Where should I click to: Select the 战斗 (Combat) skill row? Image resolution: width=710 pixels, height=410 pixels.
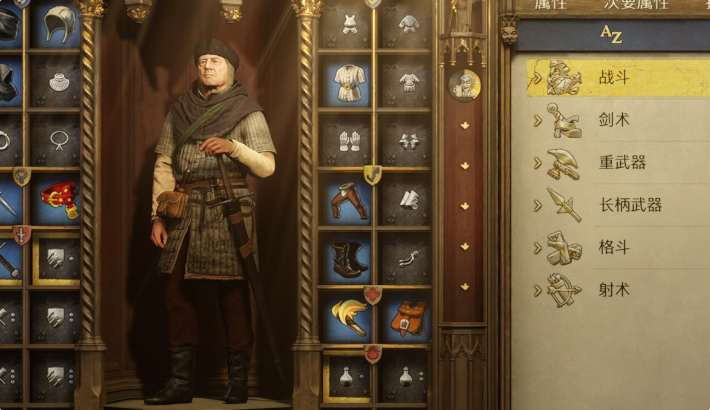point(610,77)
